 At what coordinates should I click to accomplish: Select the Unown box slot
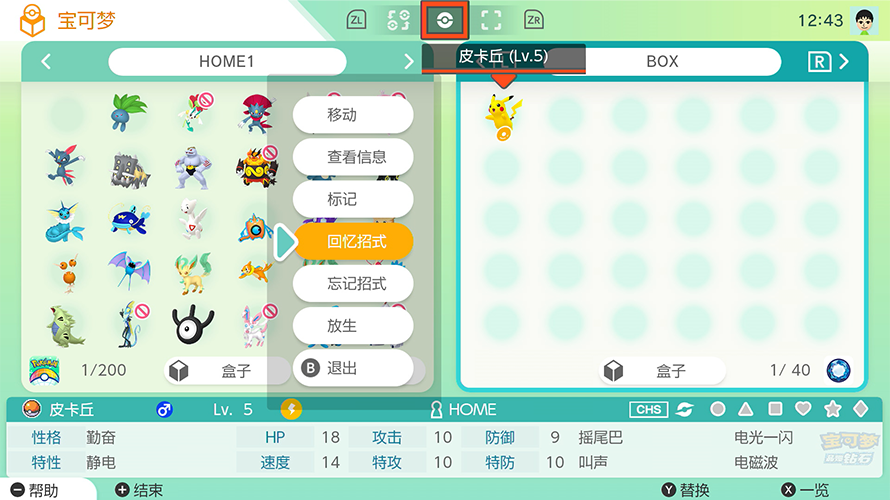pos(193,325)
